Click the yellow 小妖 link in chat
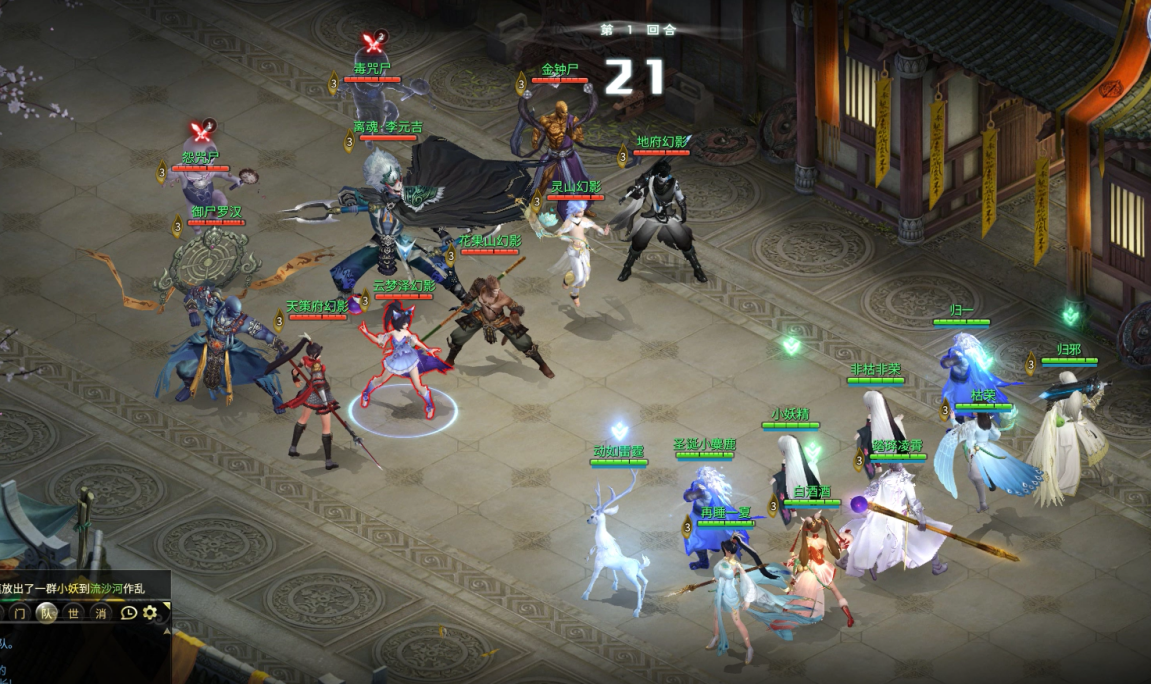Viewport: 1151px width, 684px height. tap(67, 588)
